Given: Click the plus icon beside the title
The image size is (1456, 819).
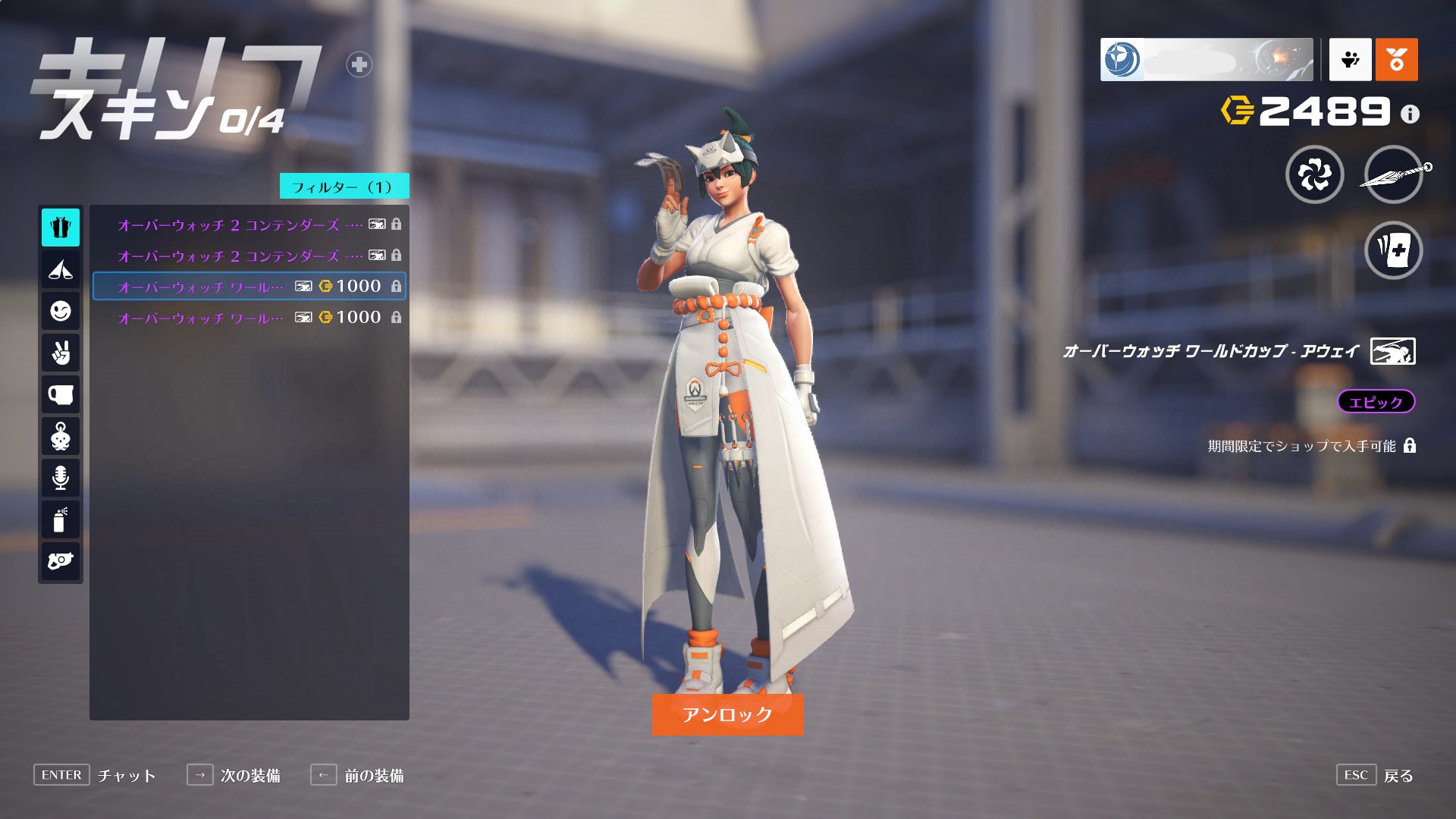Looking at the screenshot, I should coord(359,65).
